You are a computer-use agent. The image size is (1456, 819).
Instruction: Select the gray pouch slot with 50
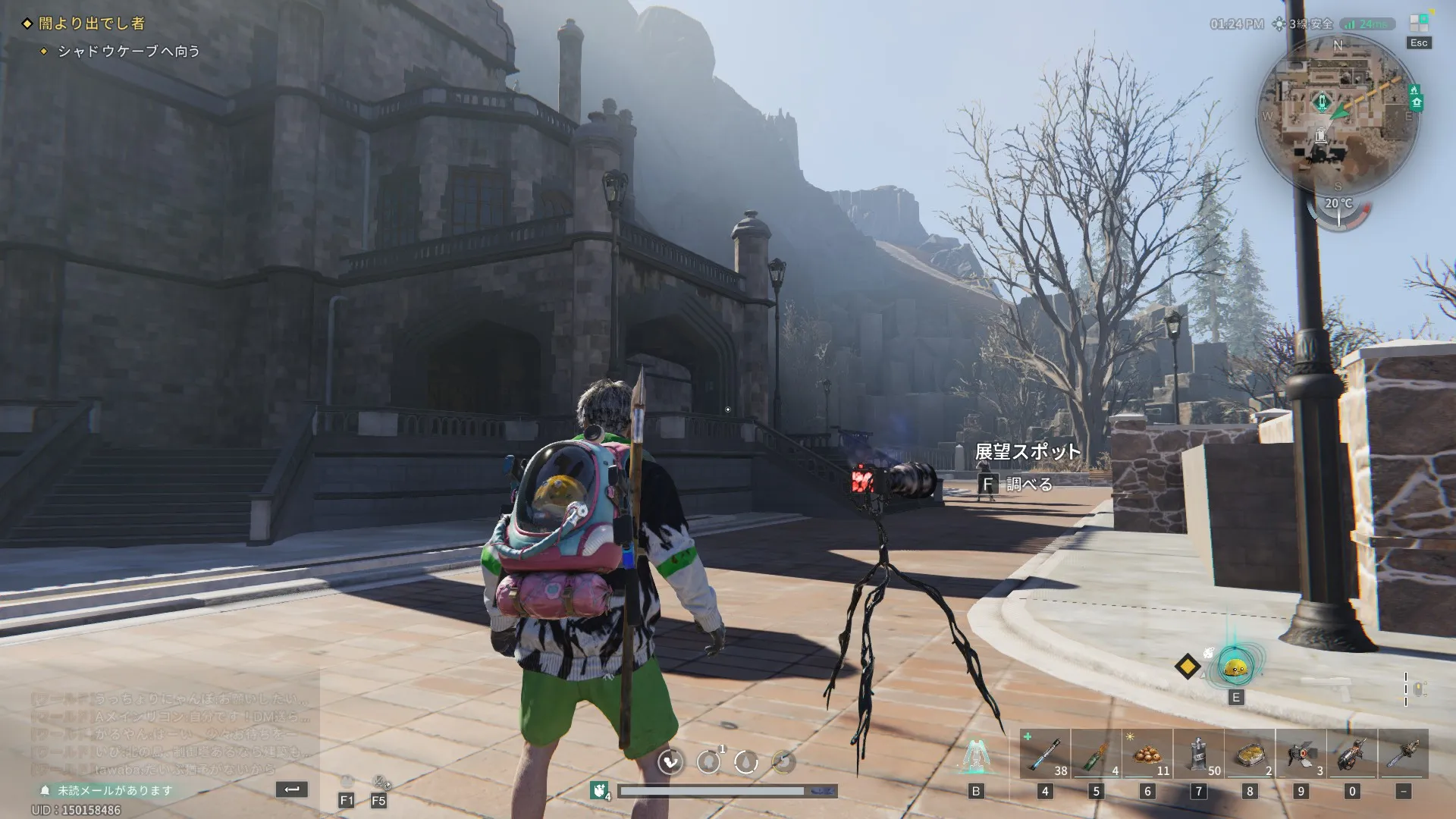(1199, 755)
